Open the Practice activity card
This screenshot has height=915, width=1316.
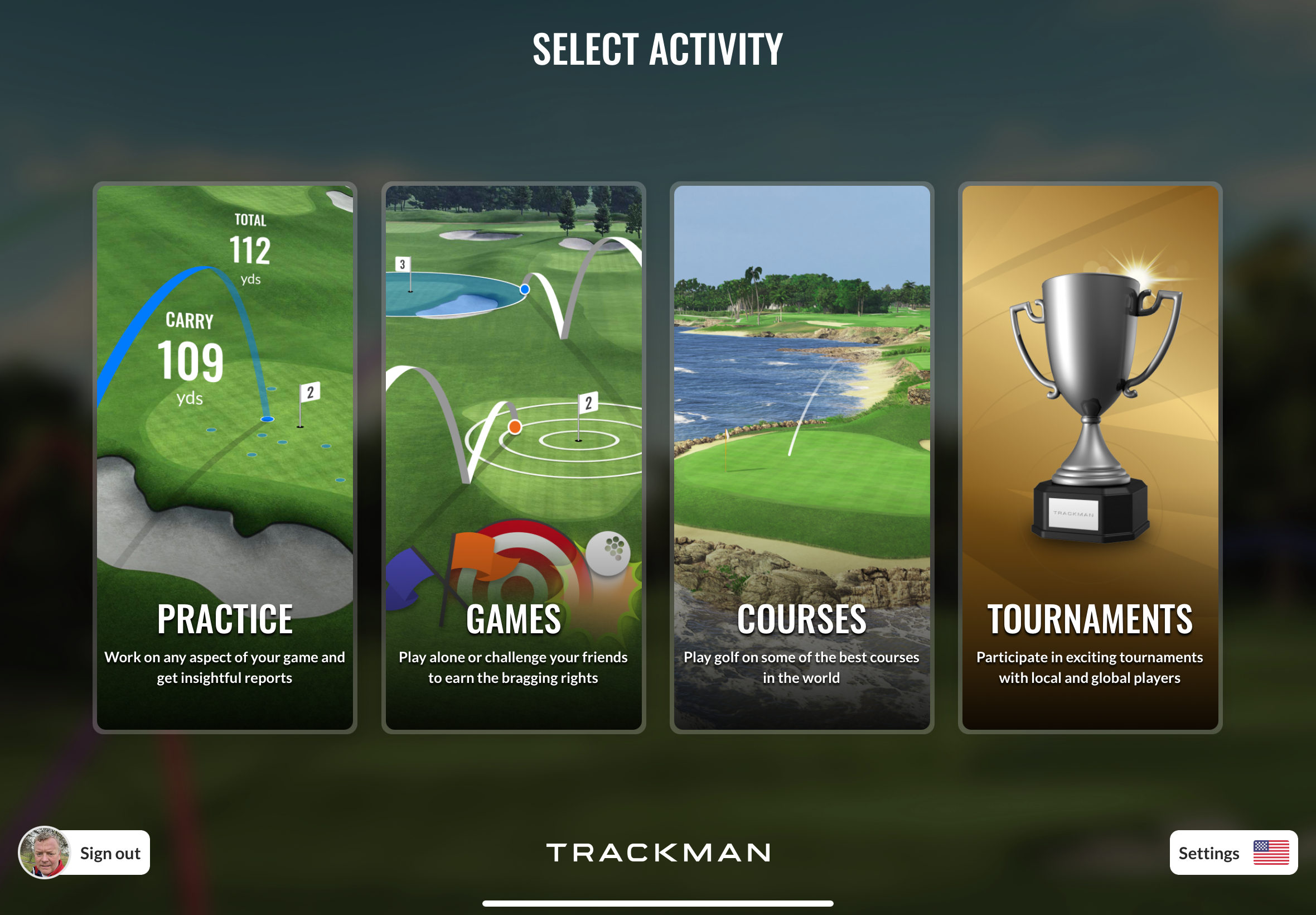point(225,457)
